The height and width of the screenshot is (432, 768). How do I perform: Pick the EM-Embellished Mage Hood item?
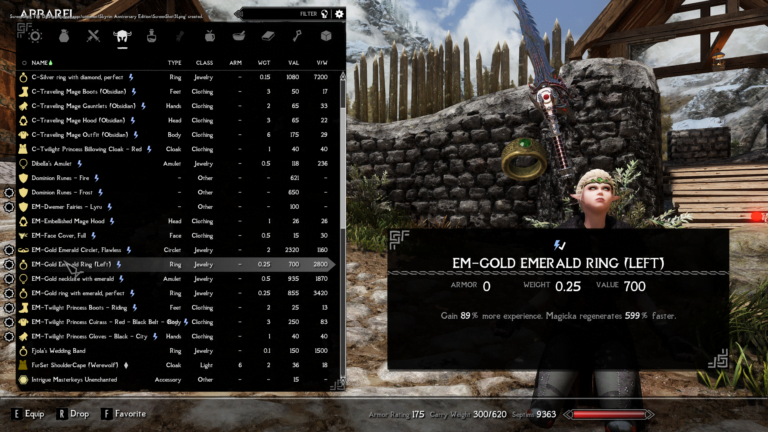pyautogui.click(x=73, y=221)
